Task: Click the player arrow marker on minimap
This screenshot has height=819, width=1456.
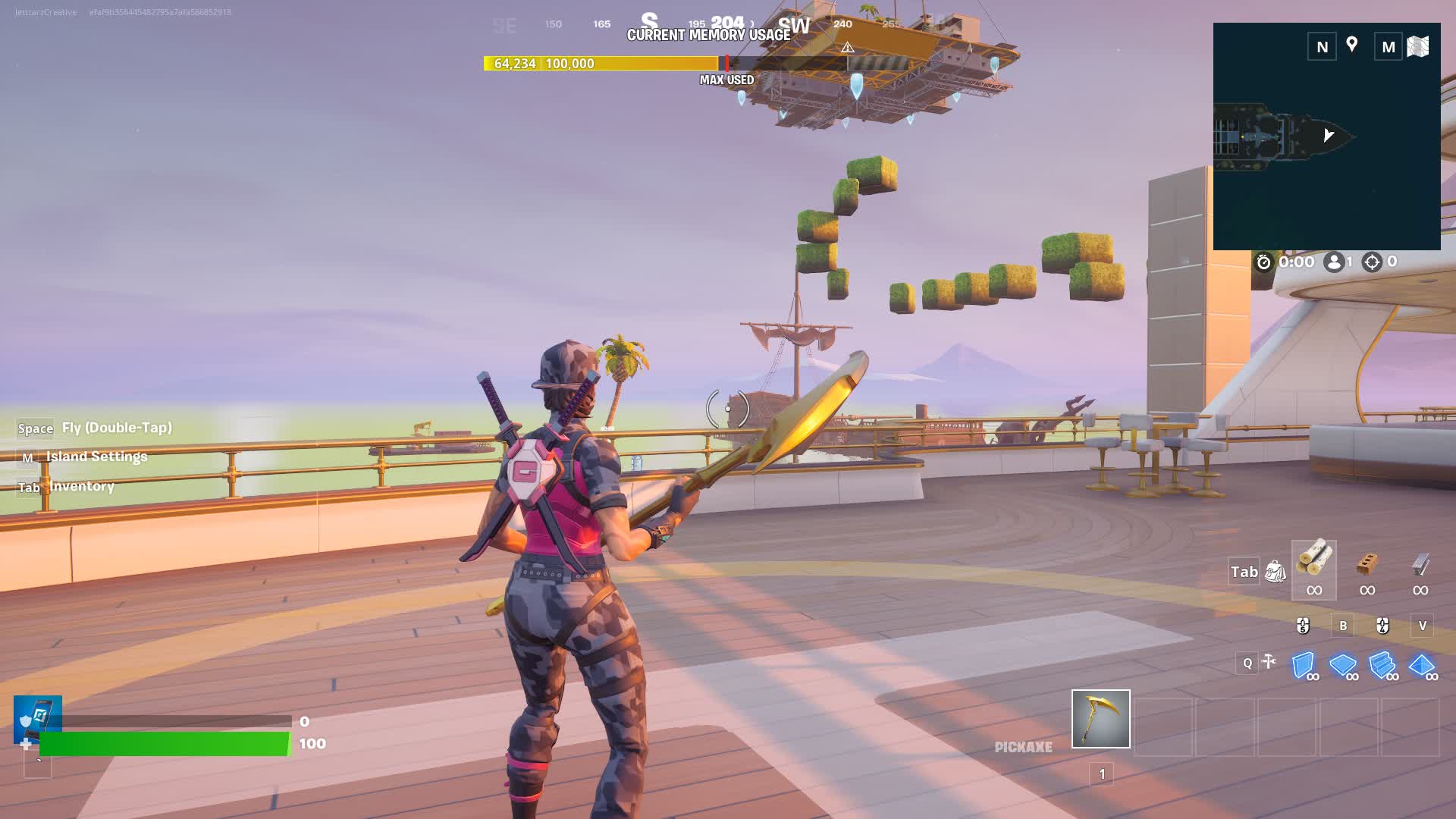Action: [x=1328, y=134]
